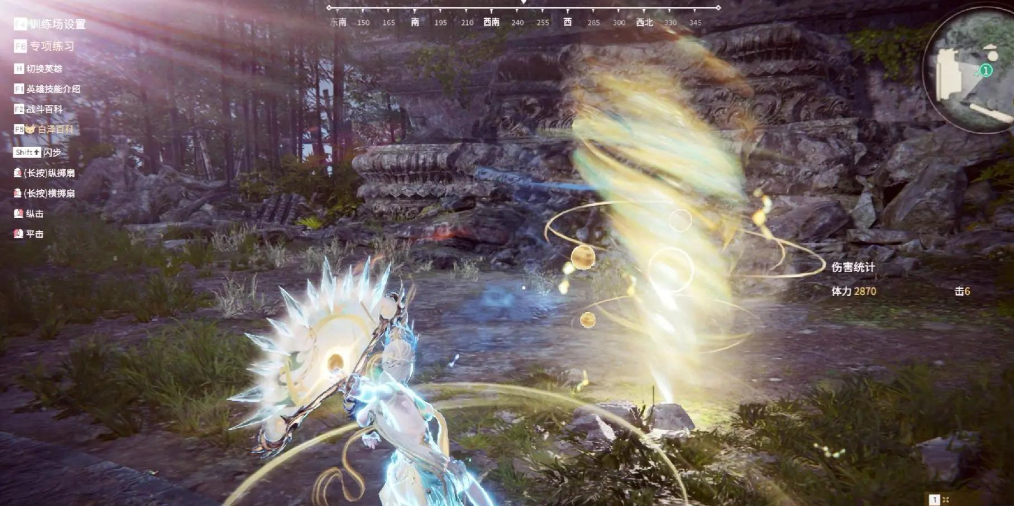Click the circular minimap
The image size is (1014, 506).
[x=968, y=70]
